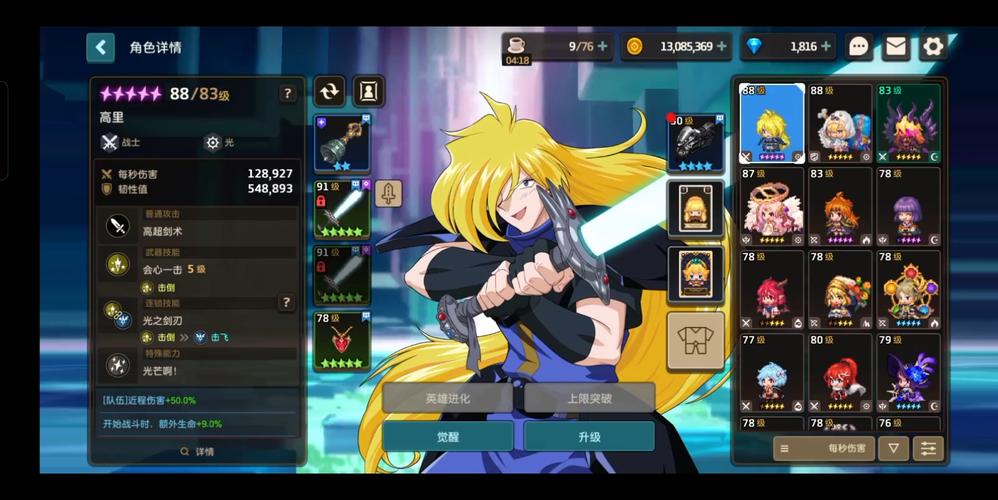
Task: Click the filter sliders button
Action: 929,449
